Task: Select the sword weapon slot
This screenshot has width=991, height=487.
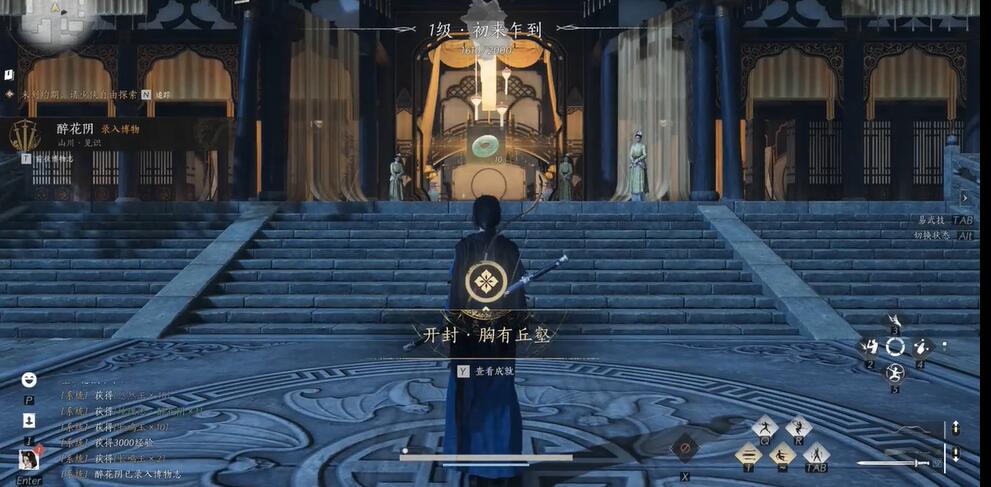Action: coord(893,463)
